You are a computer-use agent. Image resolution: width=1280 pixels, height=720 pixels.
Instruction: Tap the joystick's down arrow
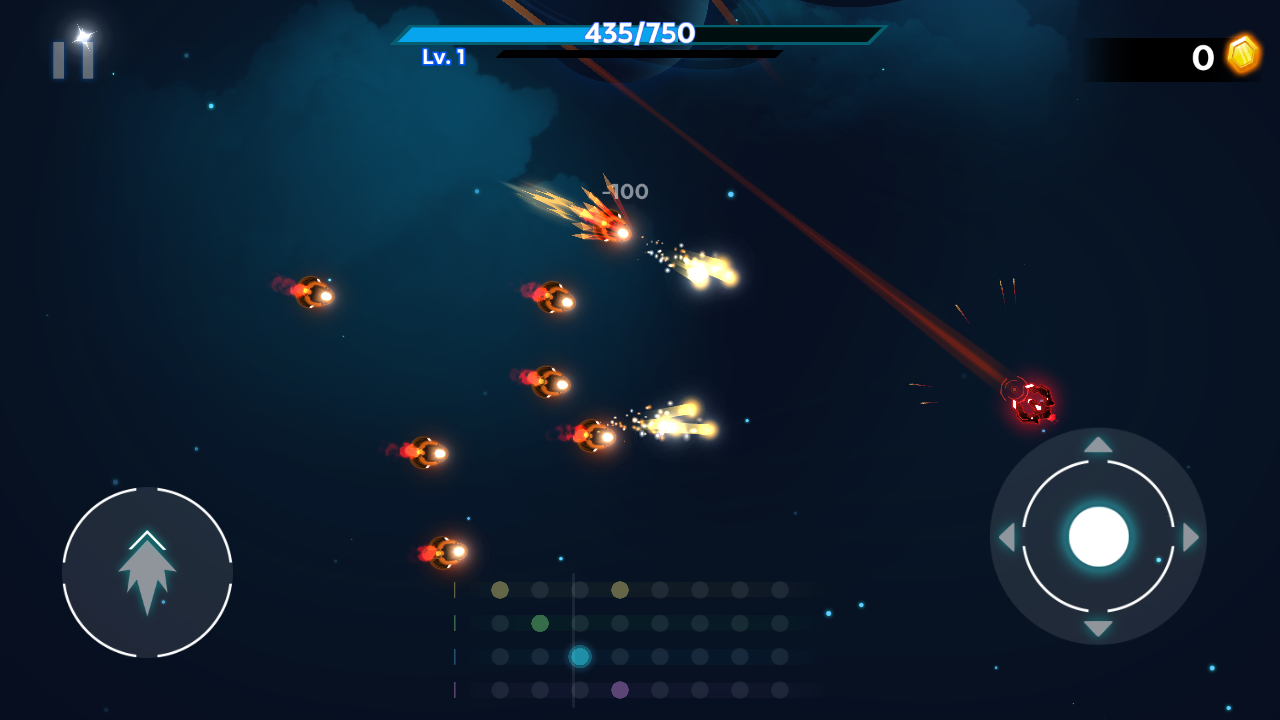coord(1098,628)
